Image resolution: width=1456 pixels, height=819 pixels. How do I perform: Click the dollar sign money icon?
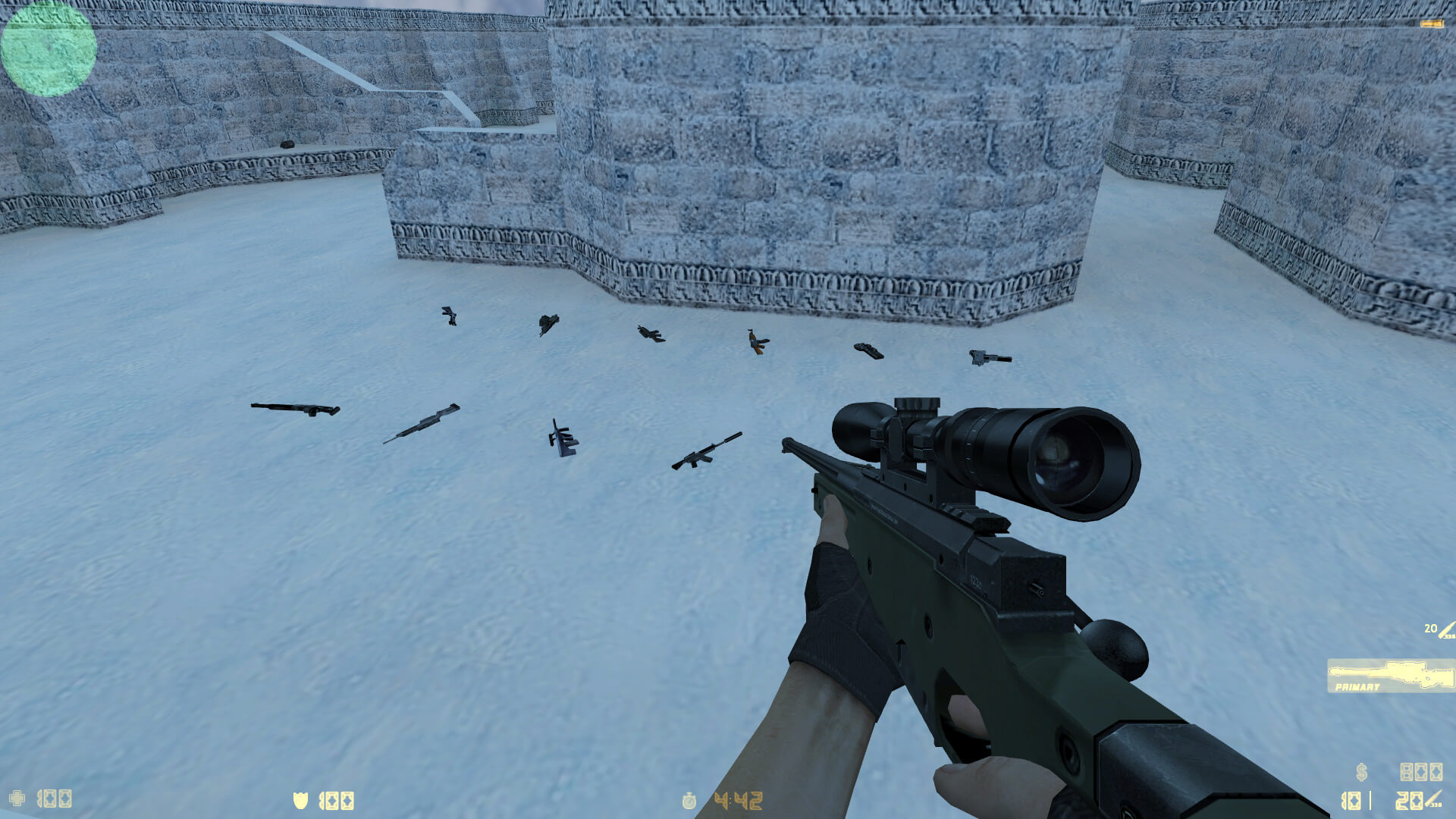coord(1362,772)
